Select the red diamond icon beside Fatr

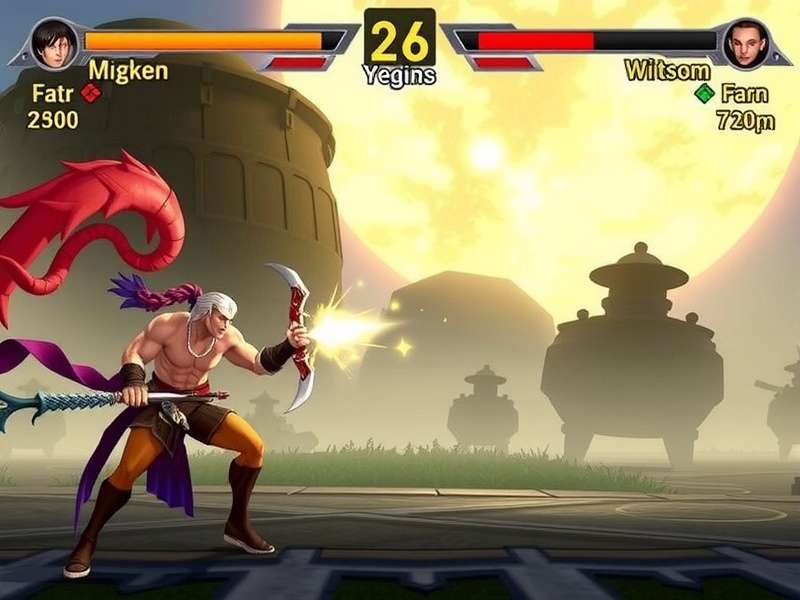point(91,93)
